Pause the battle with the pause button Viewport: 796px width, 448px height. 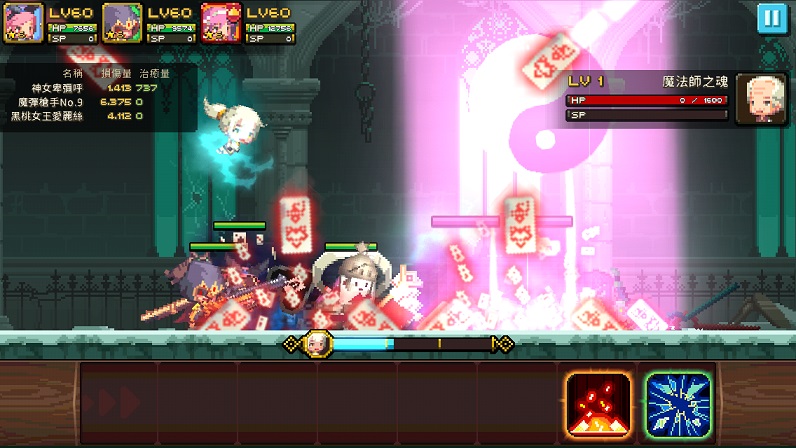coord(770,19)
